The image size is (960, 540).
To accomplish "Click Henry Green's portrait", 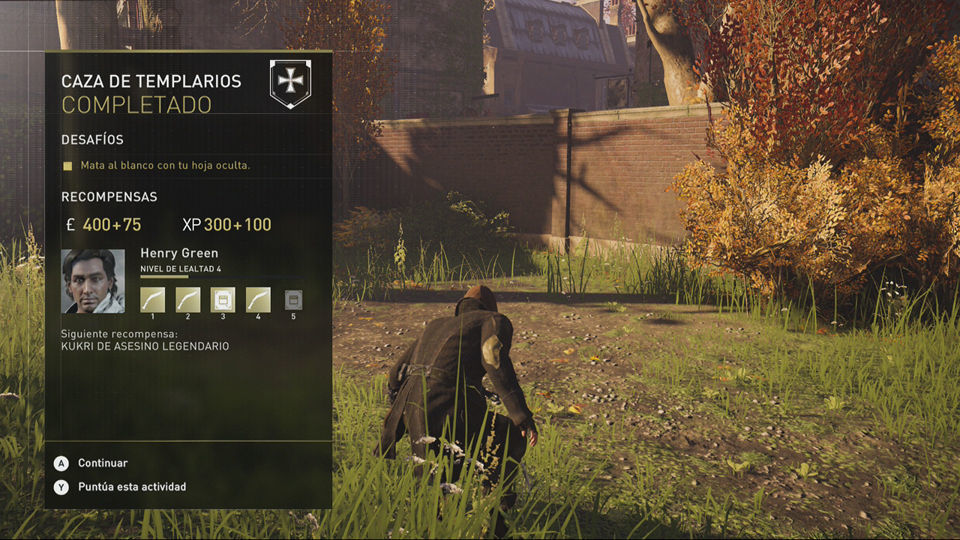I will pos(93,281).
